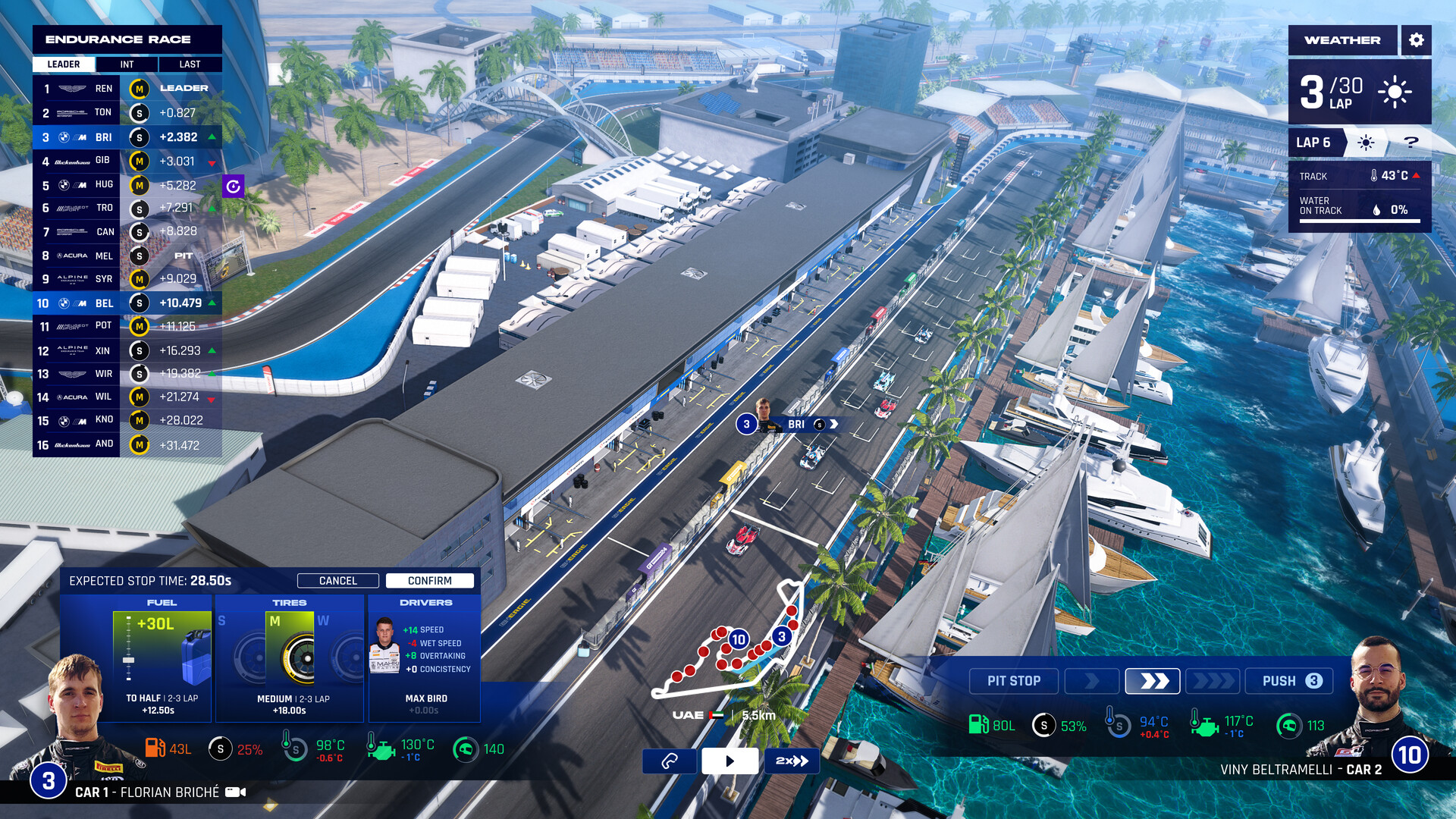Set game speed to 2x fast forward

(792, 761)
